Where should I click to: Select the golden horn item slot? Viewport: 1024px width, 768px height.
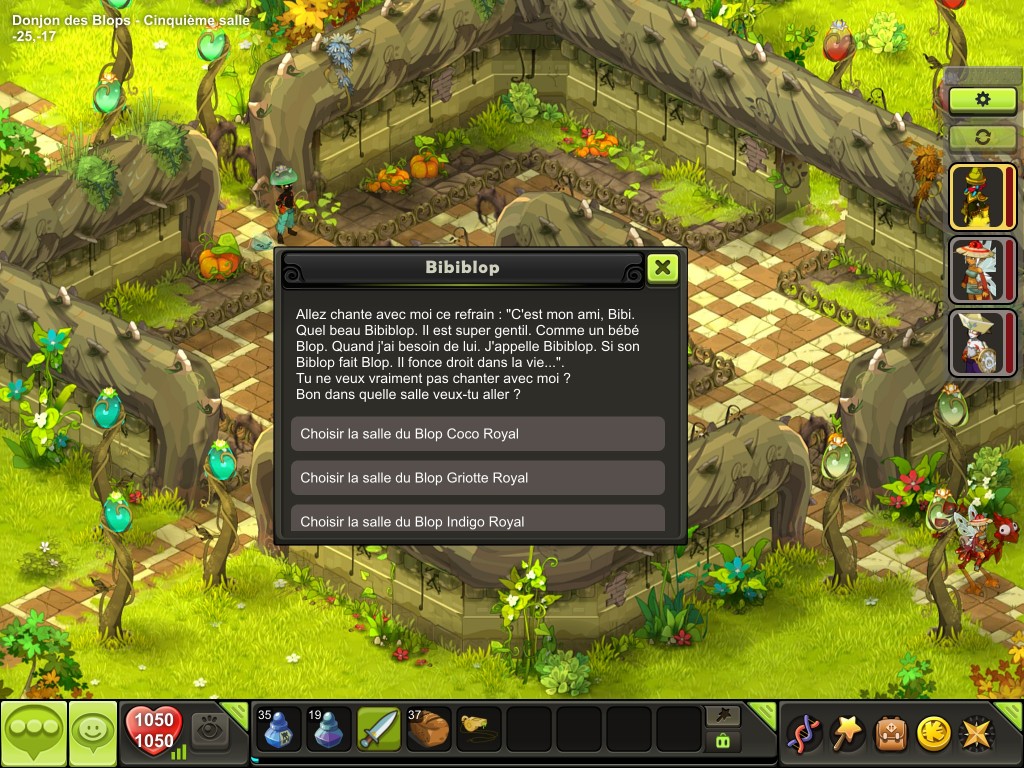coord(479,730)
